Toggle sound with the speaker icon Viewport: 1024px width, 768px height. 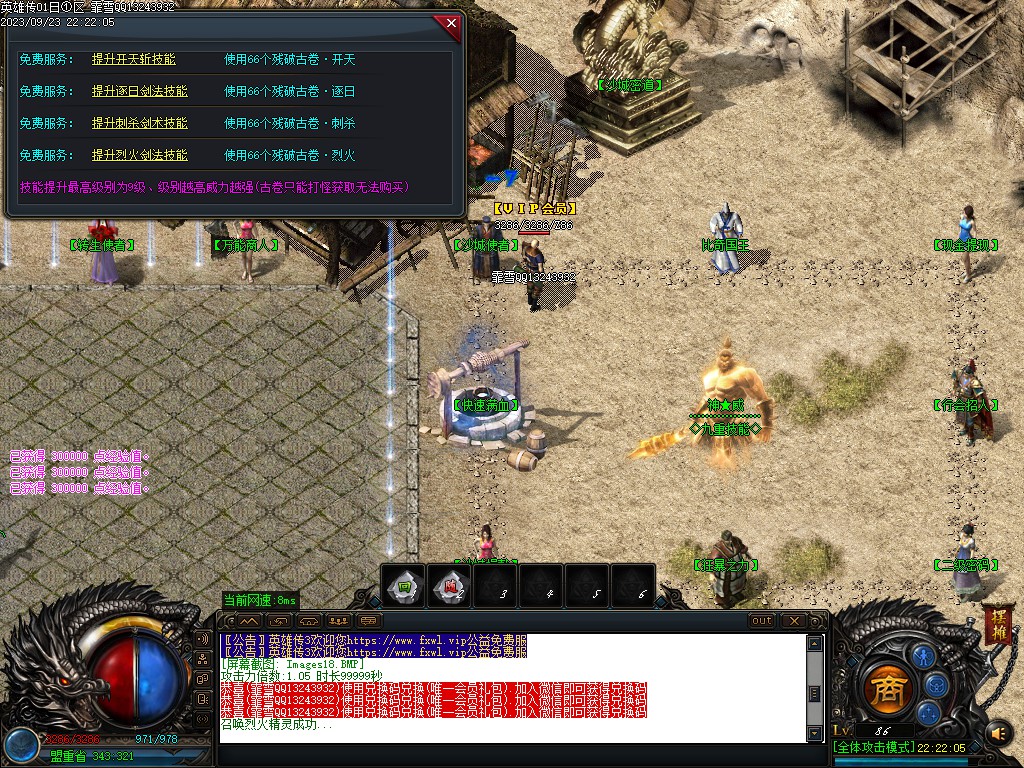[997, 734]
